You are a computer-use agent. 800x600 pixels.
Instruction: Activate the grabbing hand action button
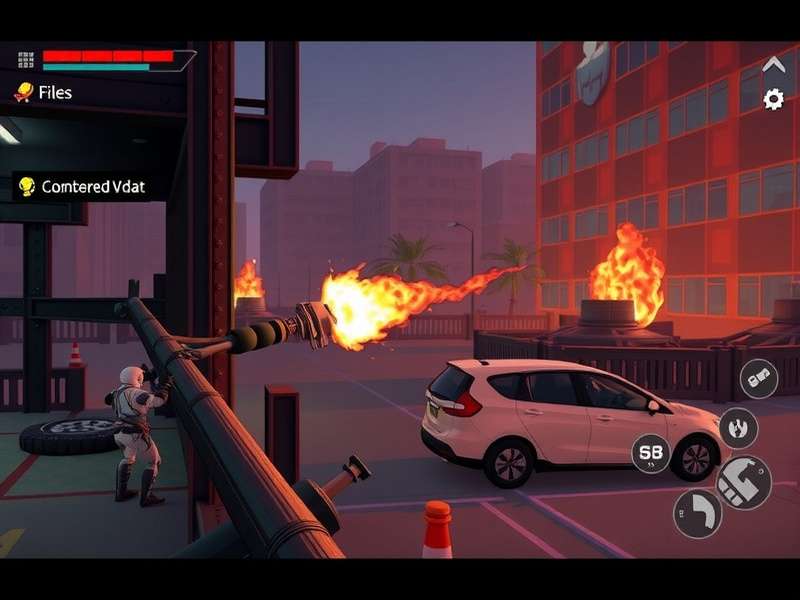point(738,428)
